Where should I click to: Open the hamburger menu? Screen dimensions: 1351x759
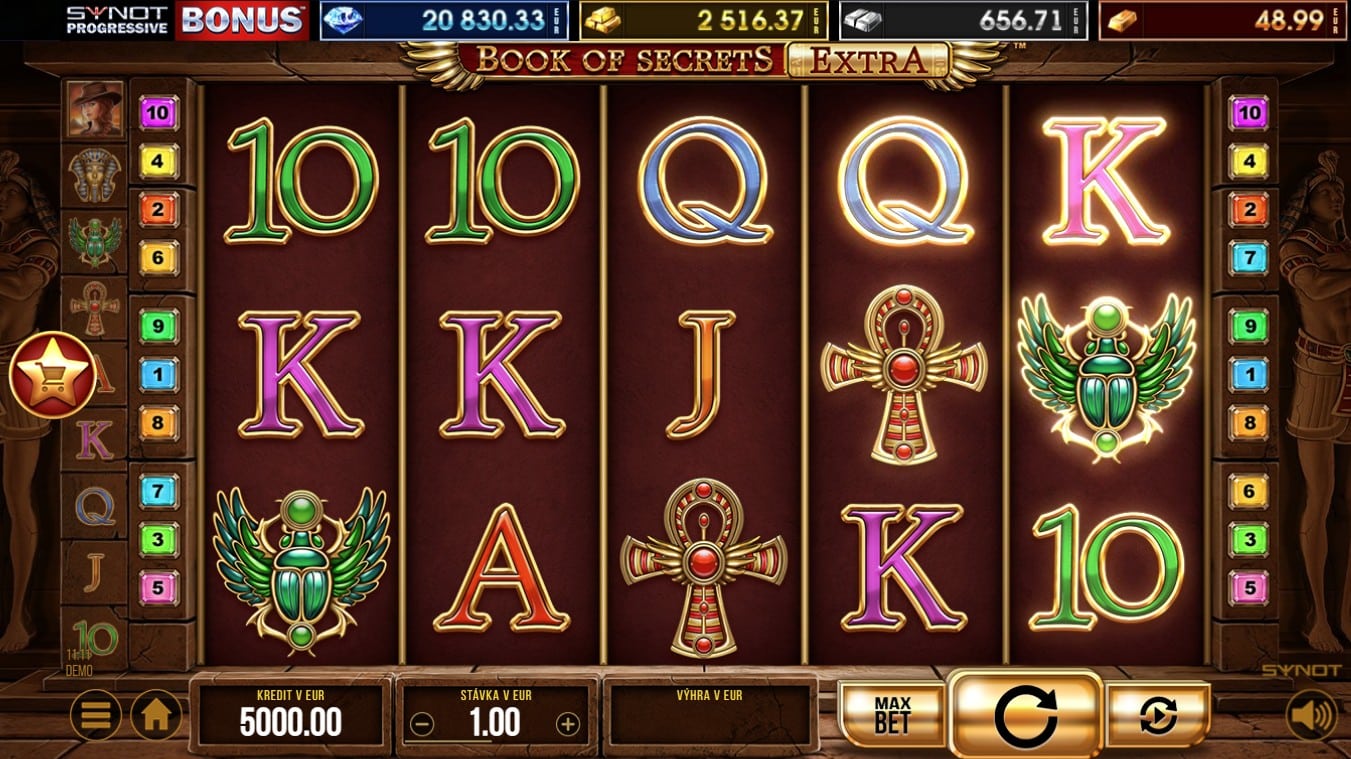coord(95,716)
